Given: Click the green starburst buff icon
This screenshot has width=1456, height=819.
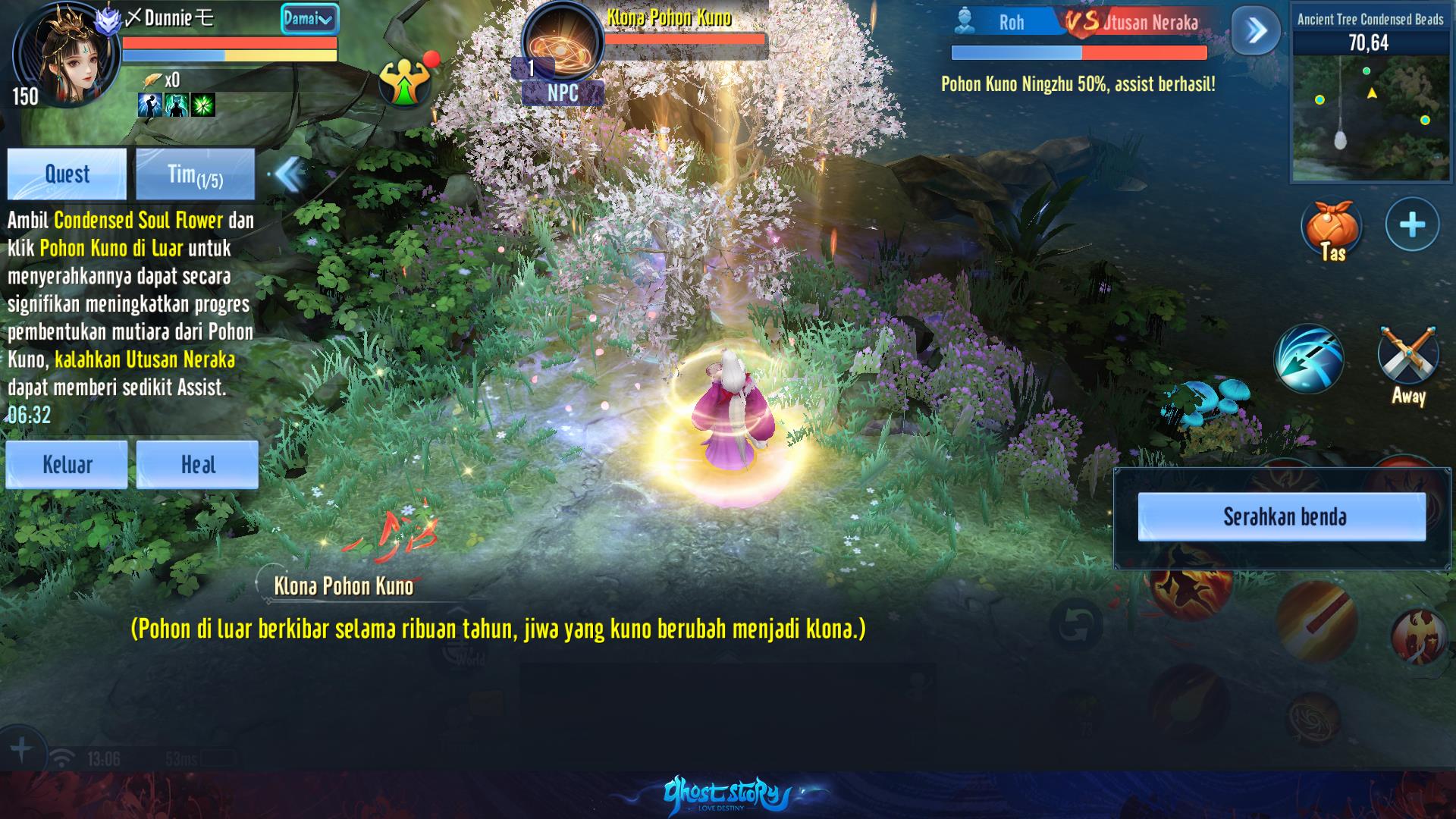Looking at the screenshot, I should tap(203, 105).
